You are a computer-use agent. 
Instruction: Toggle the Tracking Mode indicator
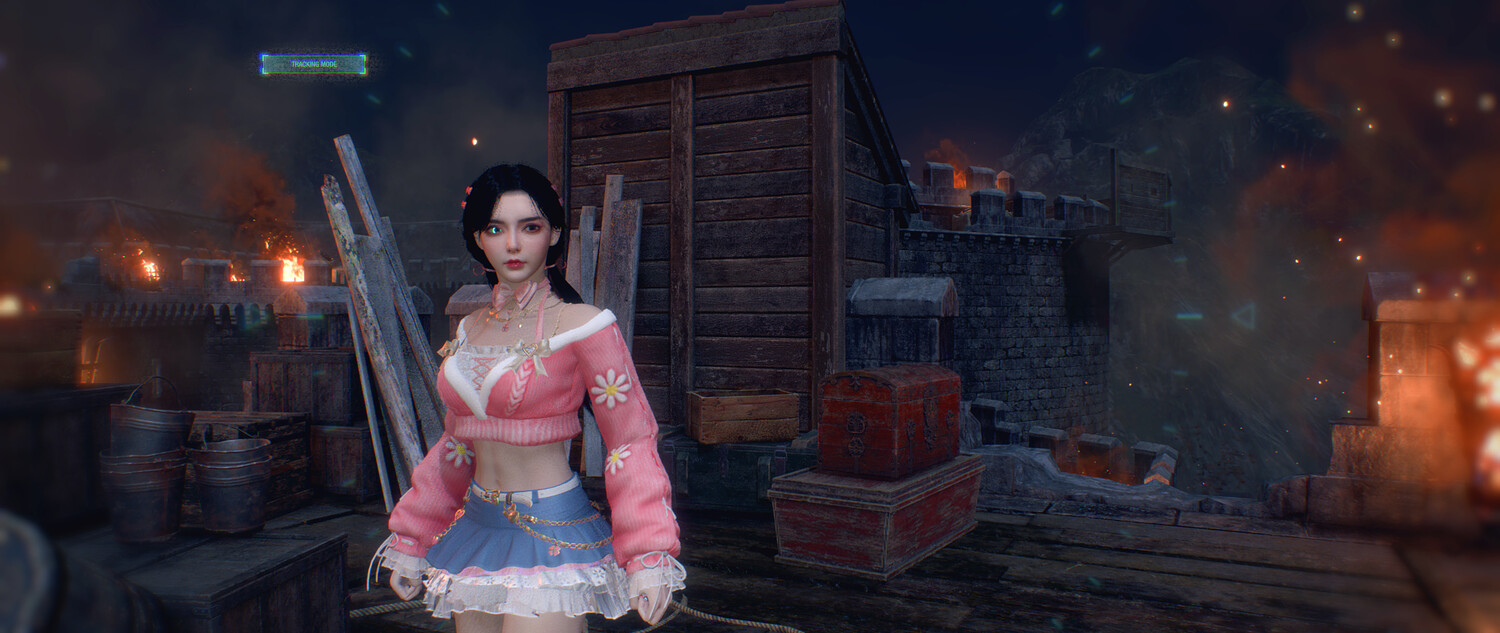click(313, 64)
